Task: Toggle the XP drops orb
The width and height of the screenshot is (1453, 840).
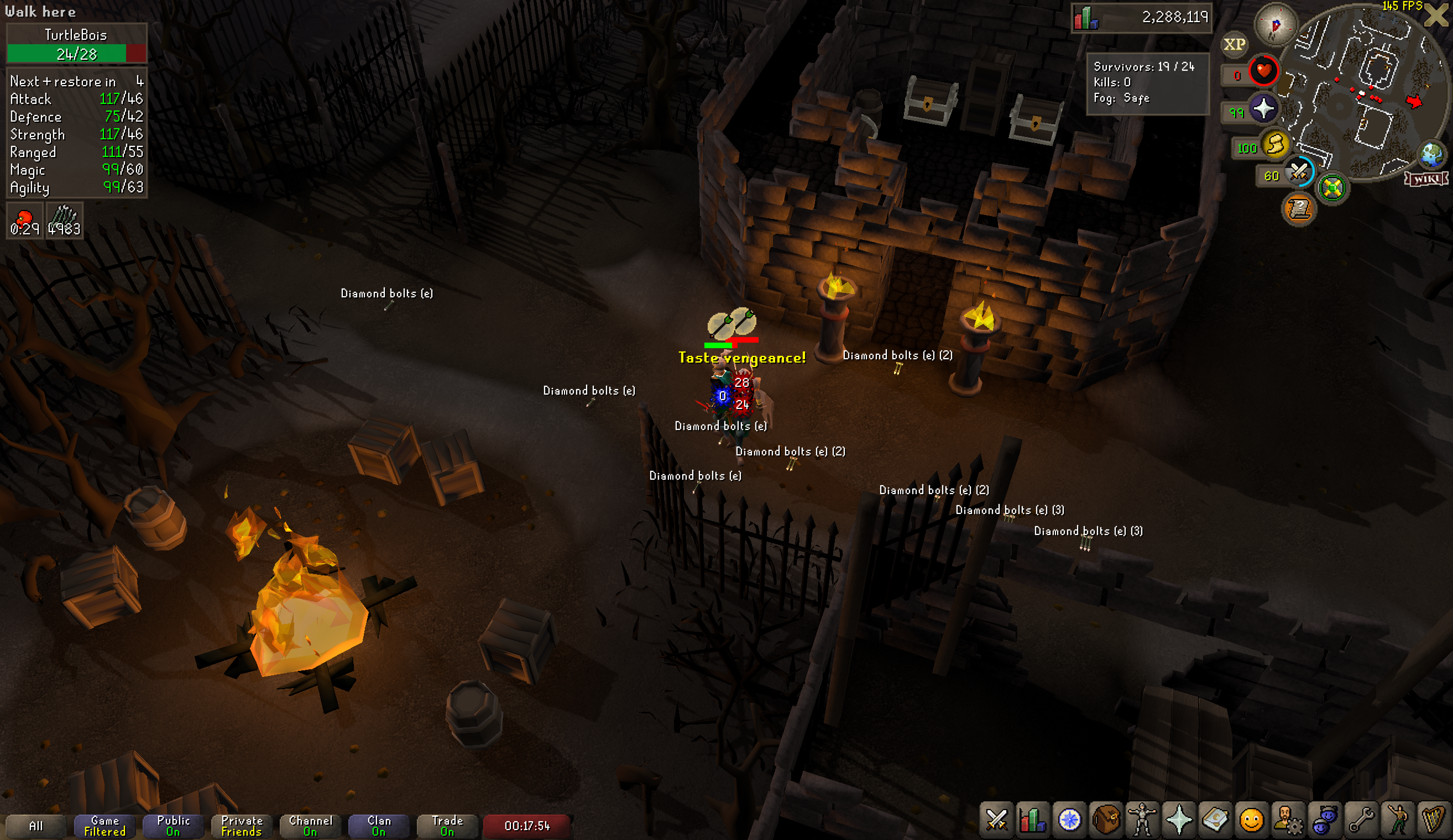Action: 1234,44
